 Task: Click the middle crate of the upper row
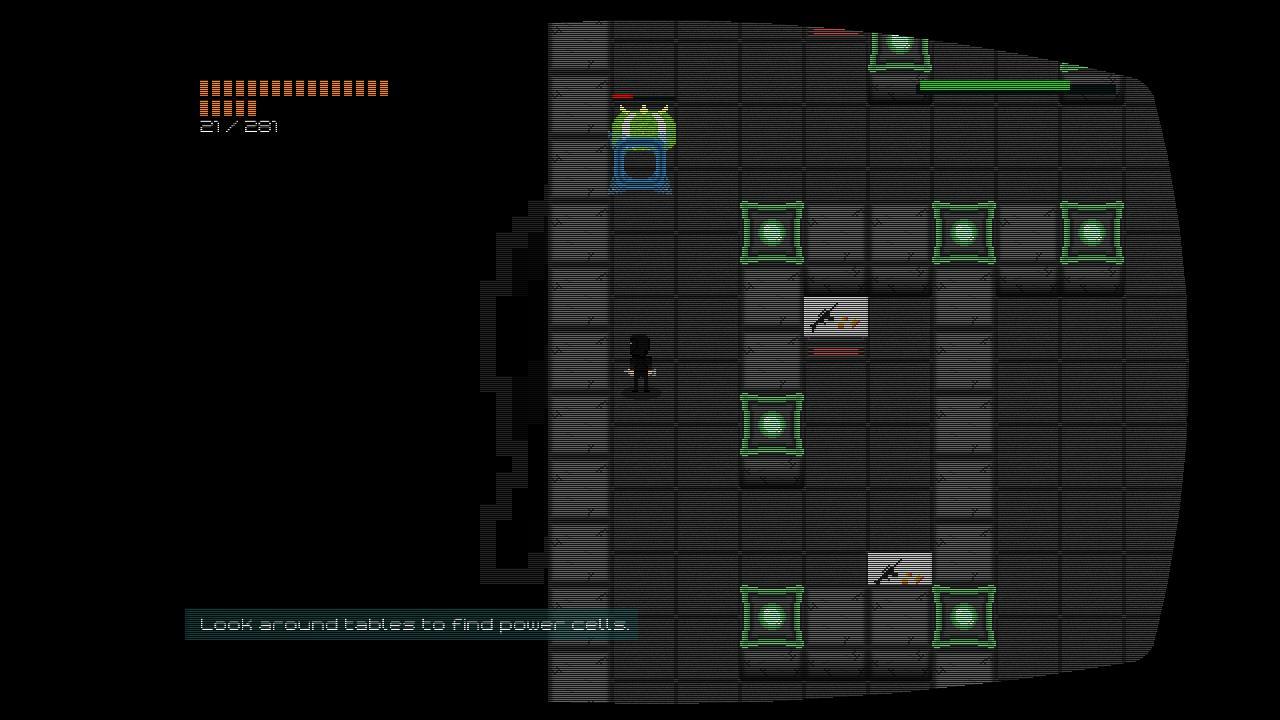click(x=962, y=232)
